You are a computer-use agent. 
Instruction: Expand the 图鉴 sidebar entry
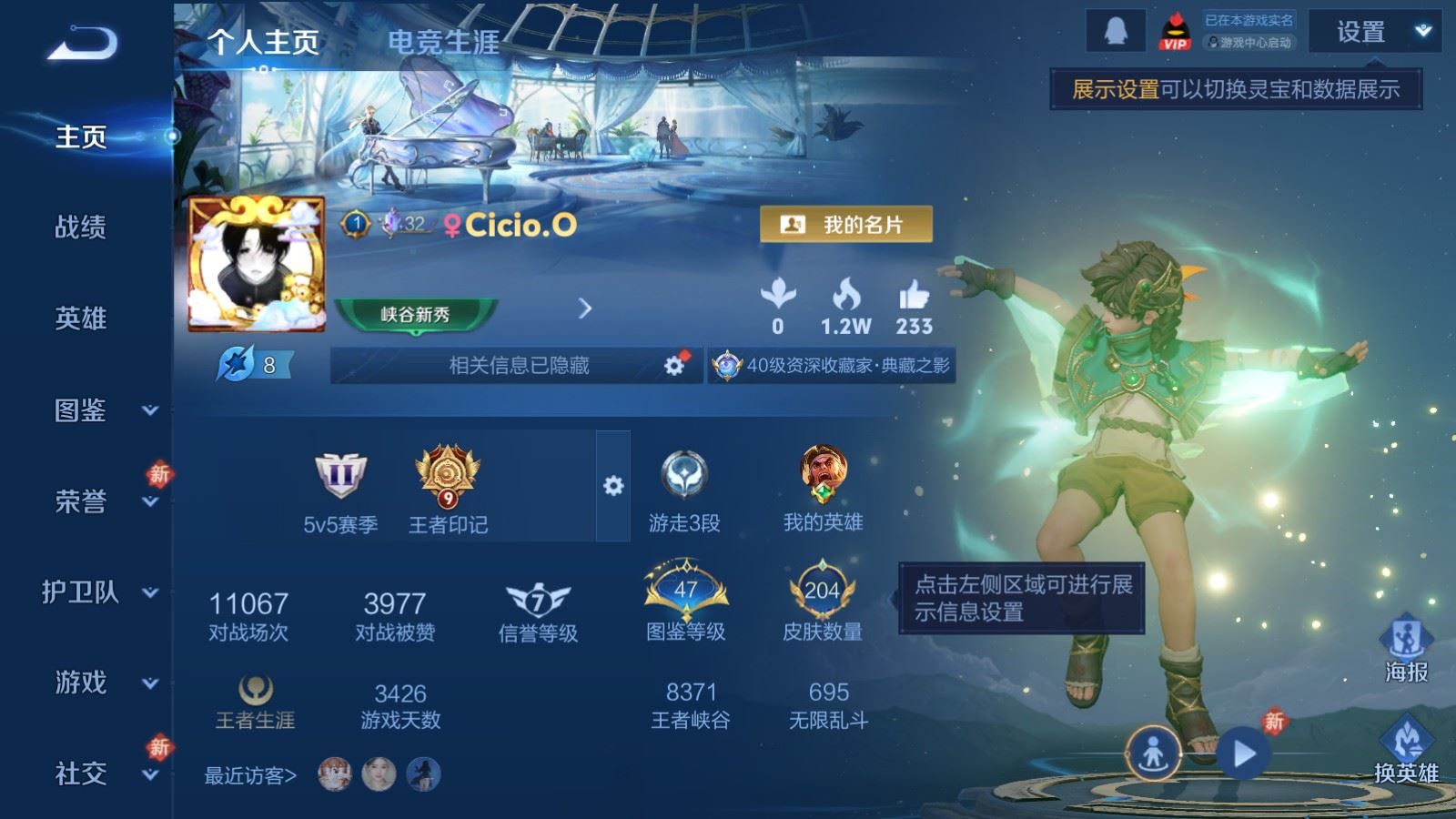coord(98,410)
